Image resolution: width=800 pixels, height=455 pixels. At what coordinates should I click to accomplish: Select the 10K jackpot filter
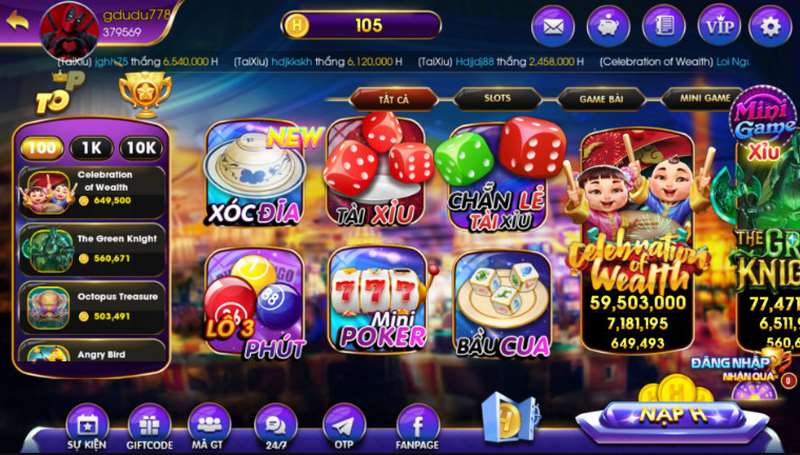141,148
